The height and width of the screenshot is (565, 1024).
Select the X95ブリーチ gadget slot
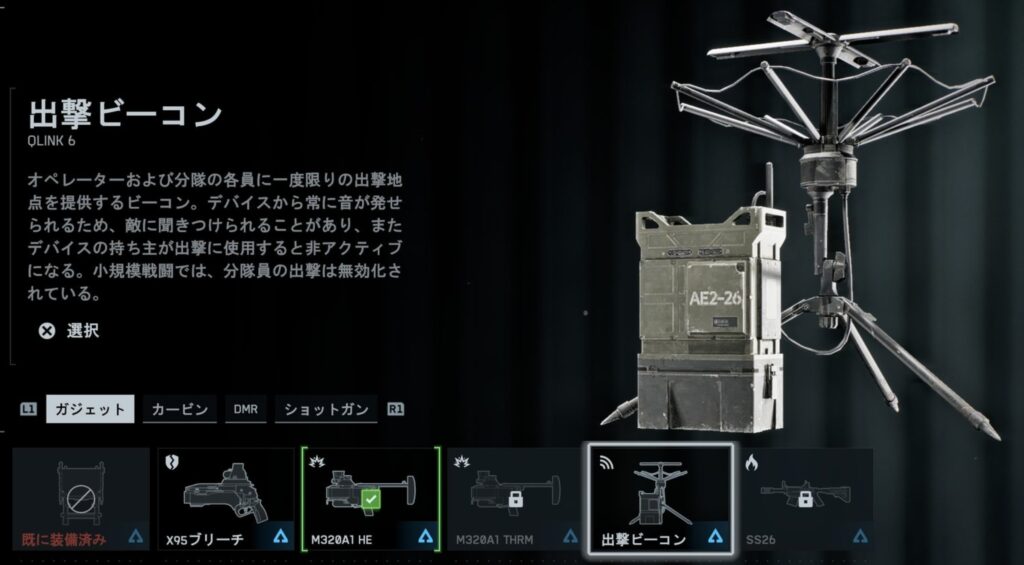coord(224,499)
